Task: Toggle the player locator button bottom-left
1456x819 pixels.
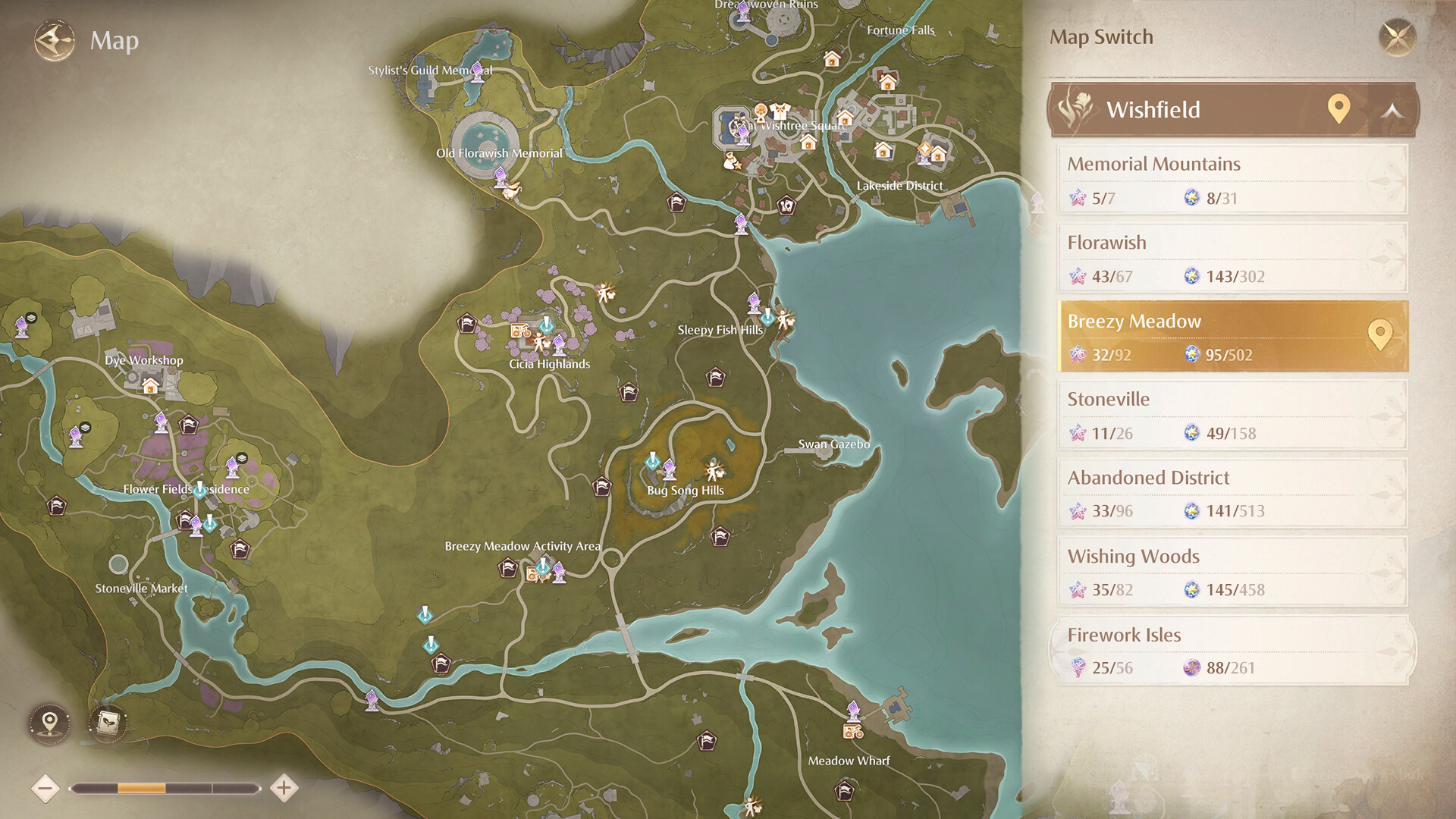Action: tap(49, 723)
